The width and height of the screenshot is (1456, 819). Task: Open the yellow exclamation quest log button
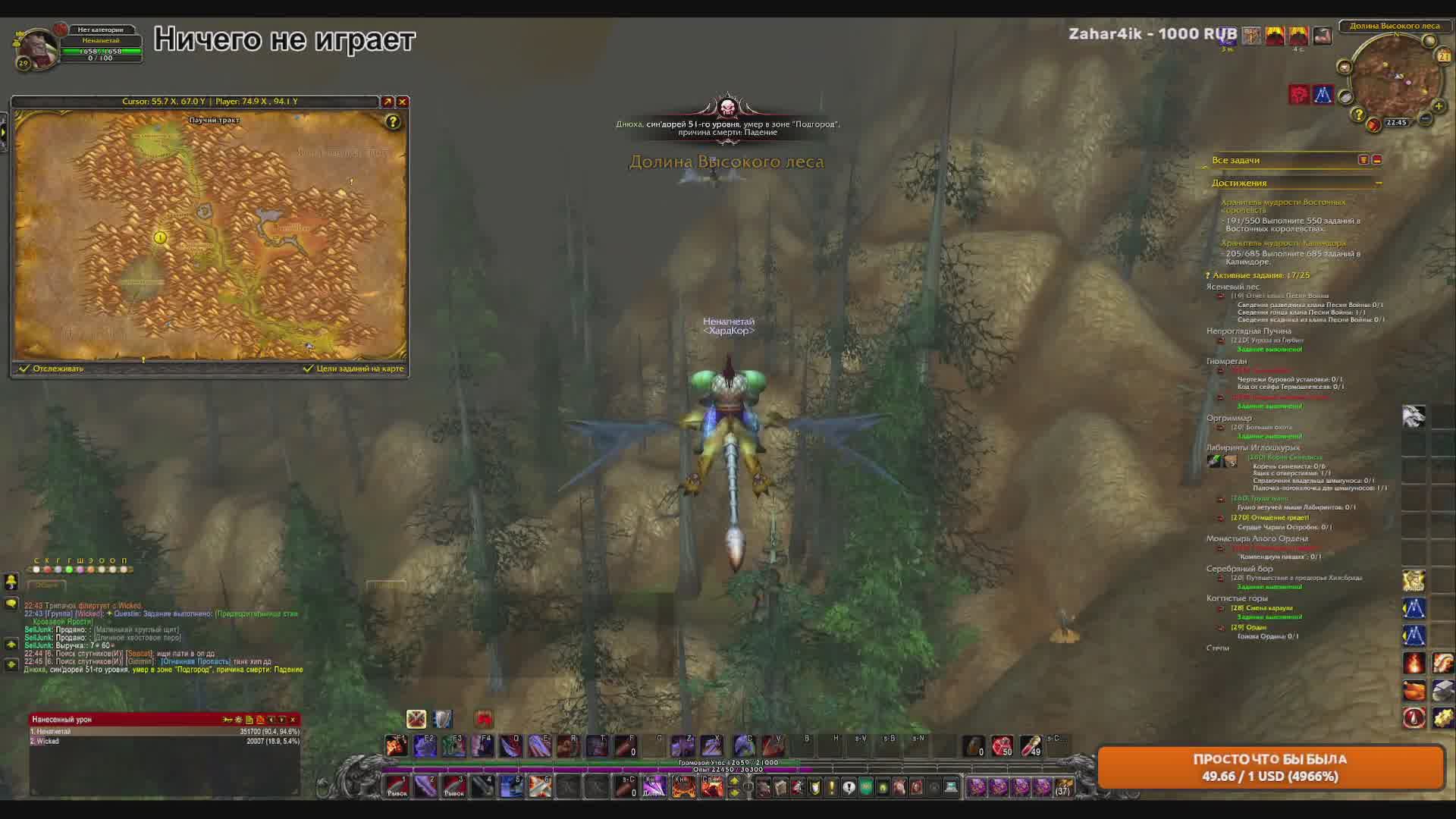tap(832, 787)
